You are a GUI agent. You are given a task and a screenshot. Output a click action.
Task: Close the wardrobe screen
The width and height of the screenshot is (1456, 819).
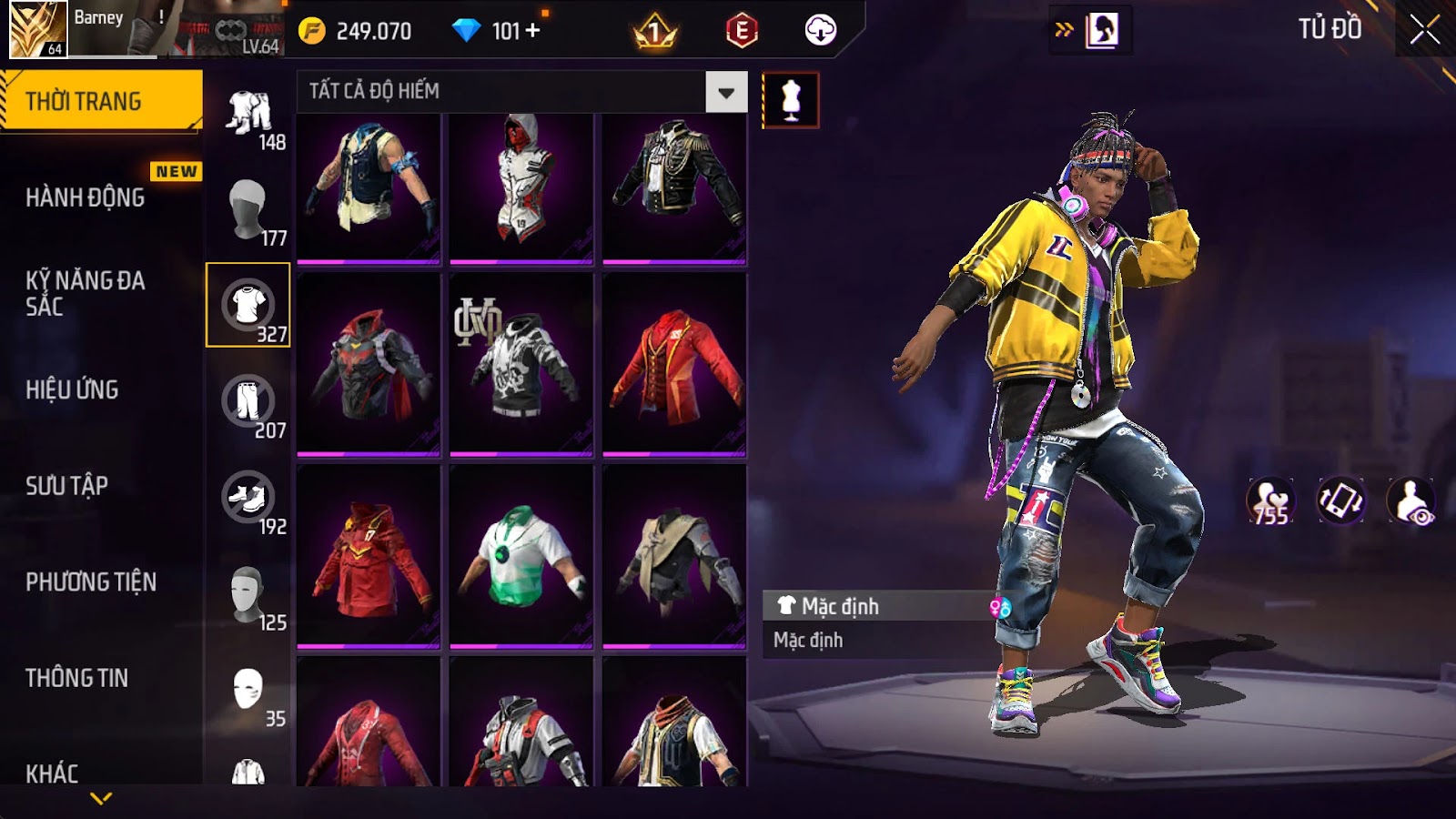point(1424,30)
